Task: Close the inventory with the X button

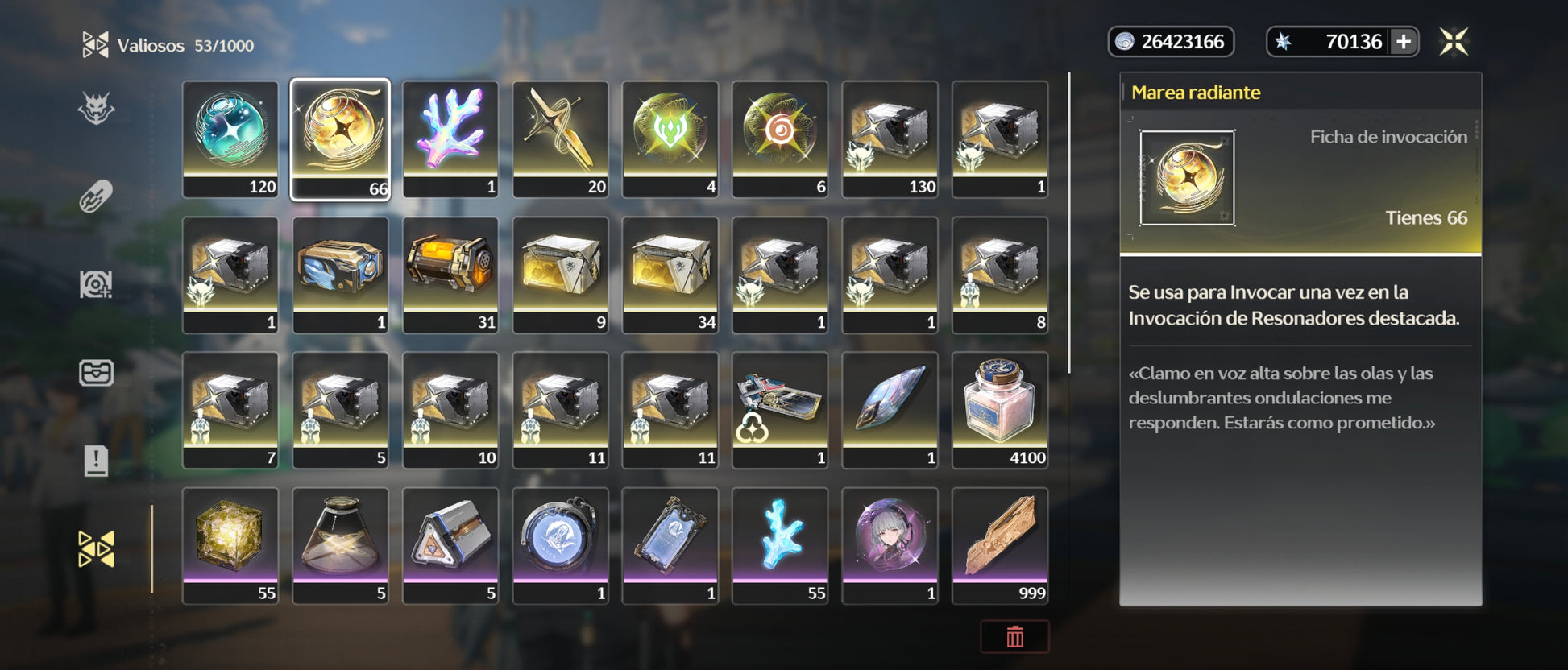Action: point(1454,42)
